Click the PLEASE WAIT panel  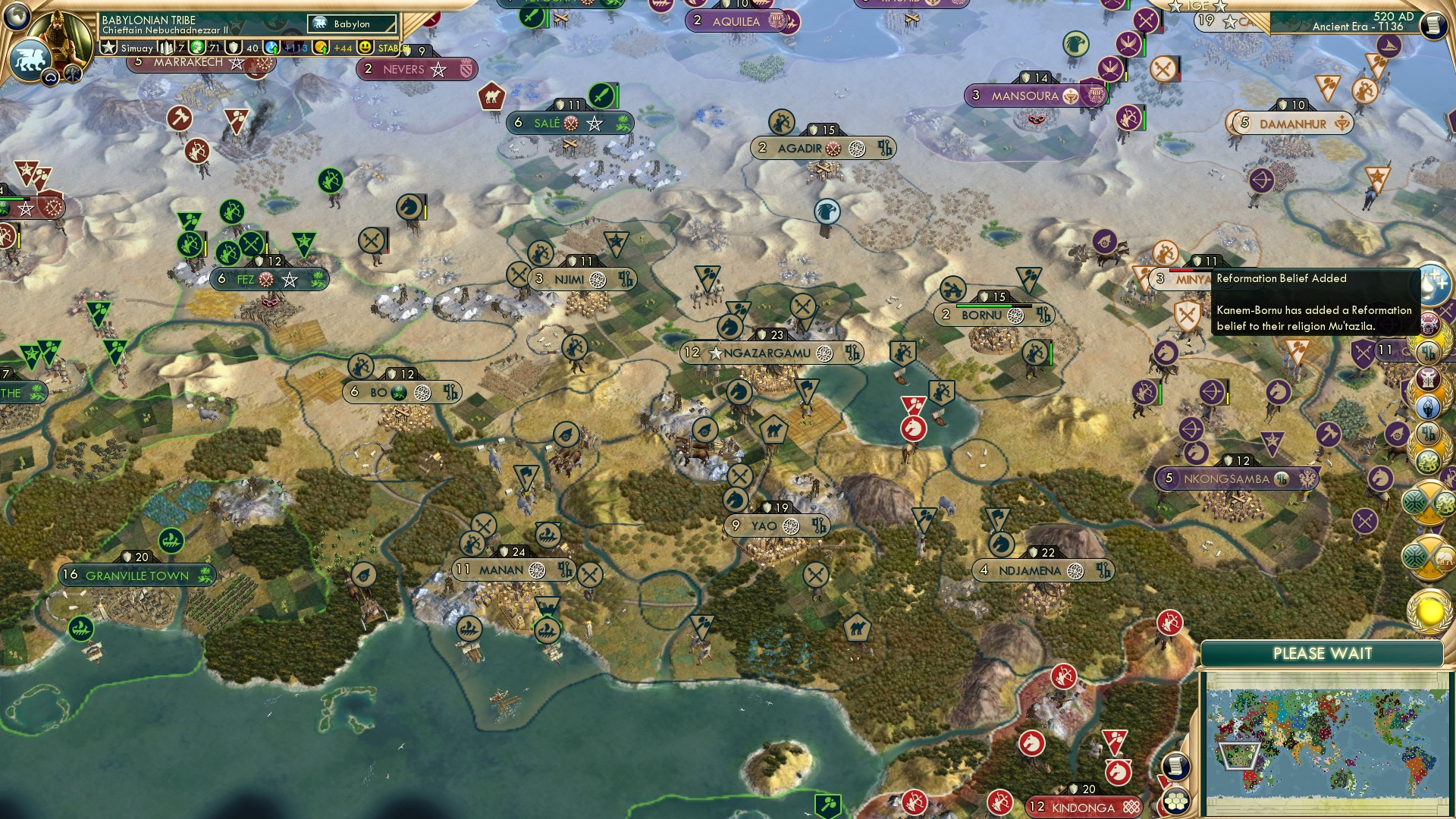point(1326,652)
